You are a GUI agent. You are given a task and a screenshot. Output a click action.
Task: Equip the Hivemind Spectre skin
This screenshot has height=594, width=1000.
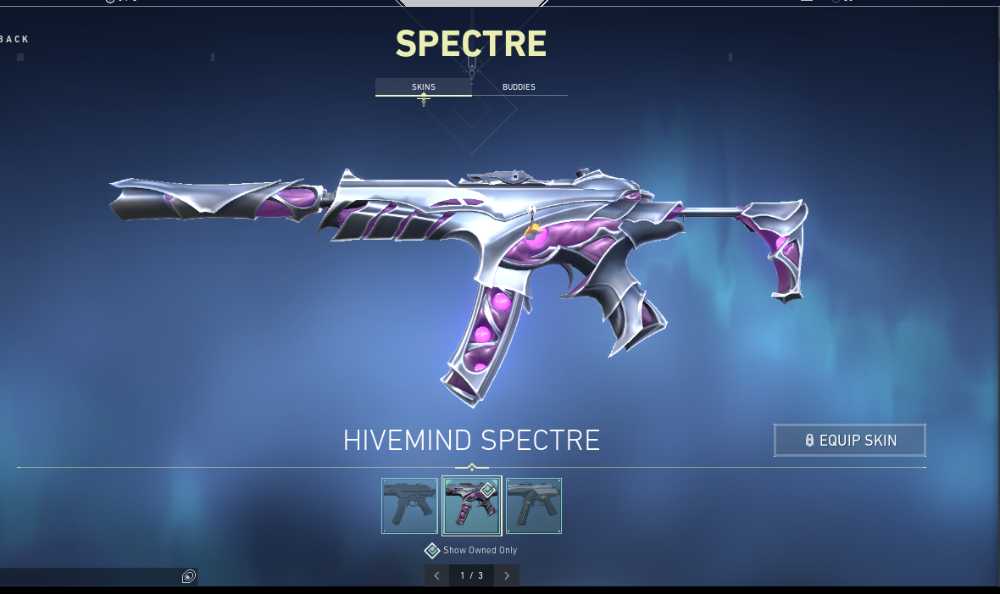tap(850, 440)
